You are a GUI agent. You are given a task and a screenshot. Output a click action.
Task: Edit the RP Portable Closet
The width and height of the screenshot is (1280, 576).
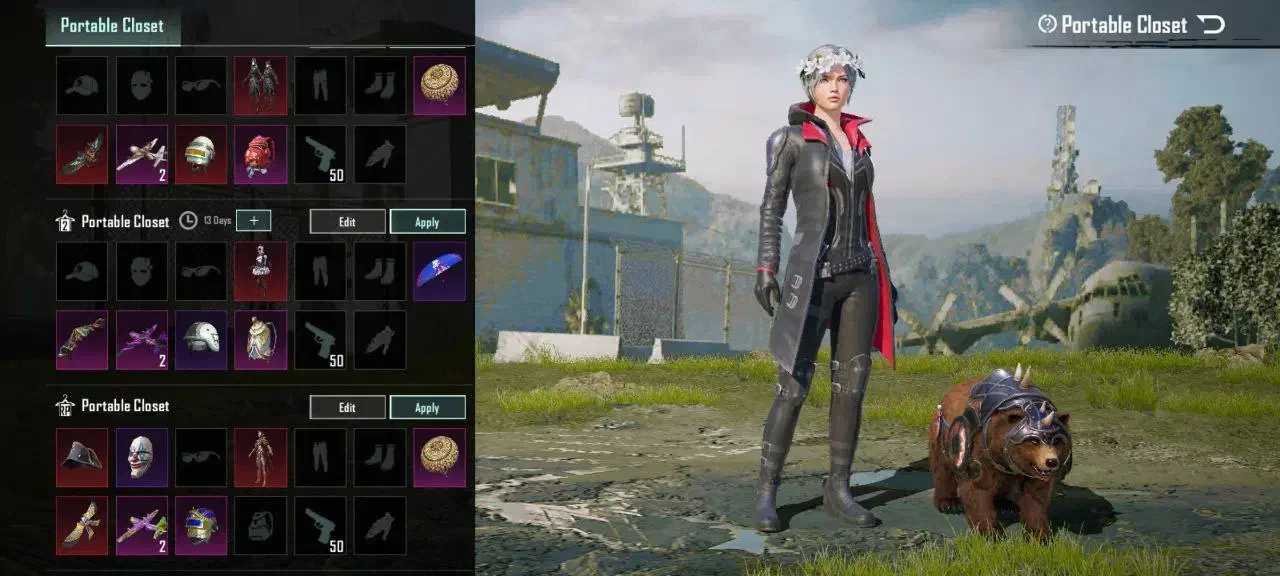tap(347, 407)
